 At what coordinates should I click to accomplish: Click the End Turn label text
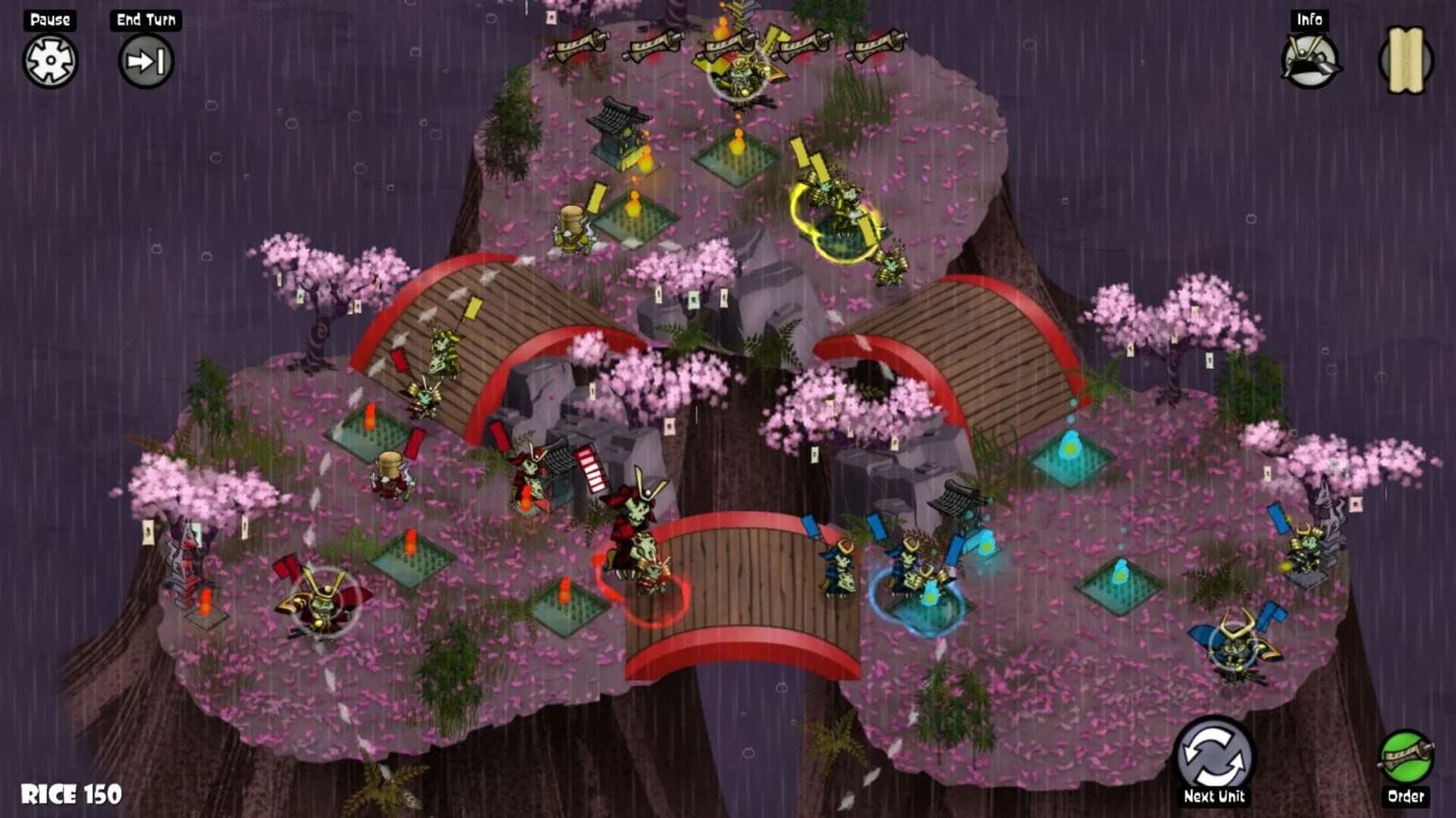[x=144, y=19]
